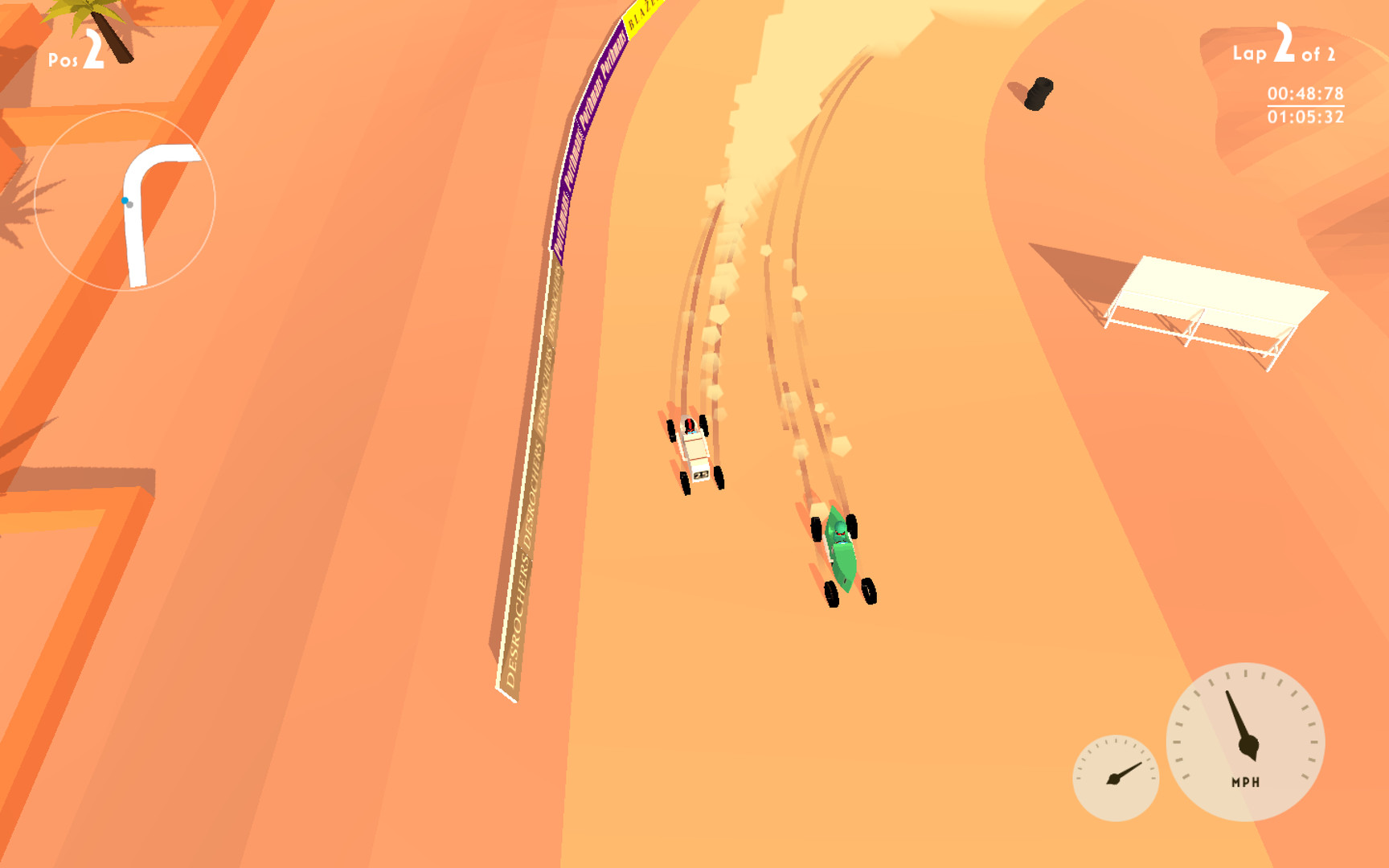Image resolution: width=1389 pixels, height=868 pixels.
Task: Click the circular track minimap
Action: 125,201
